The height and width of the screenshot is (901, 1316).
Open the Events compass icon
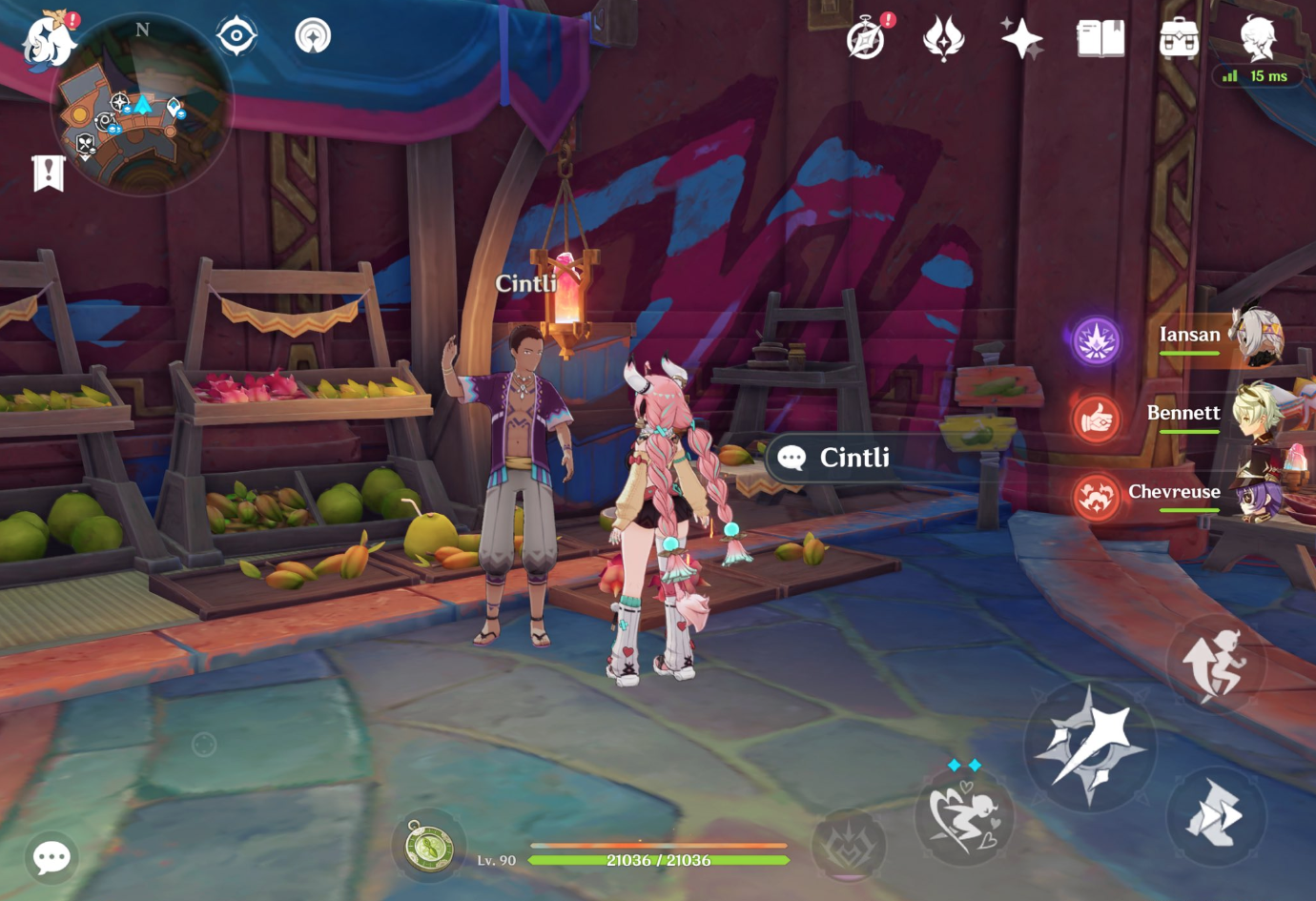[867, 39]
